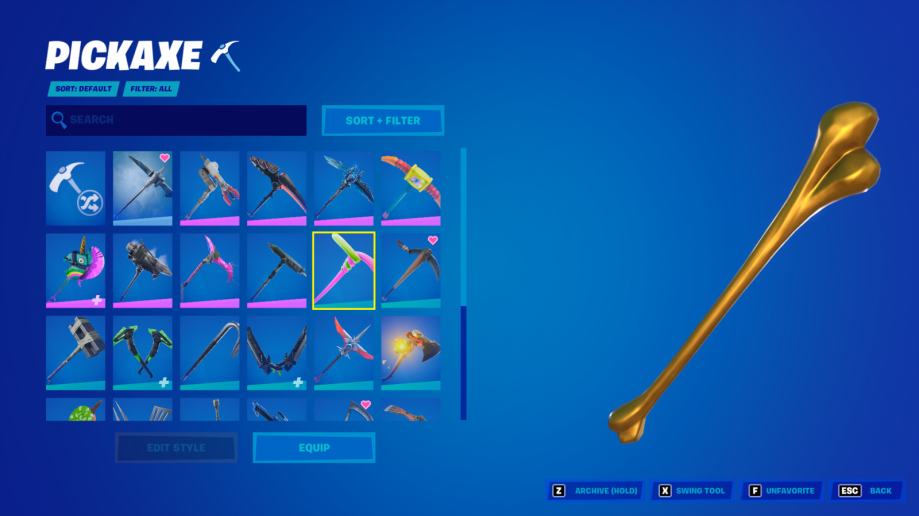Image resolution: width=919 pixels, height=516 pixels.
Task: Equip the selected pickaxe
Action: pos(314,447)
